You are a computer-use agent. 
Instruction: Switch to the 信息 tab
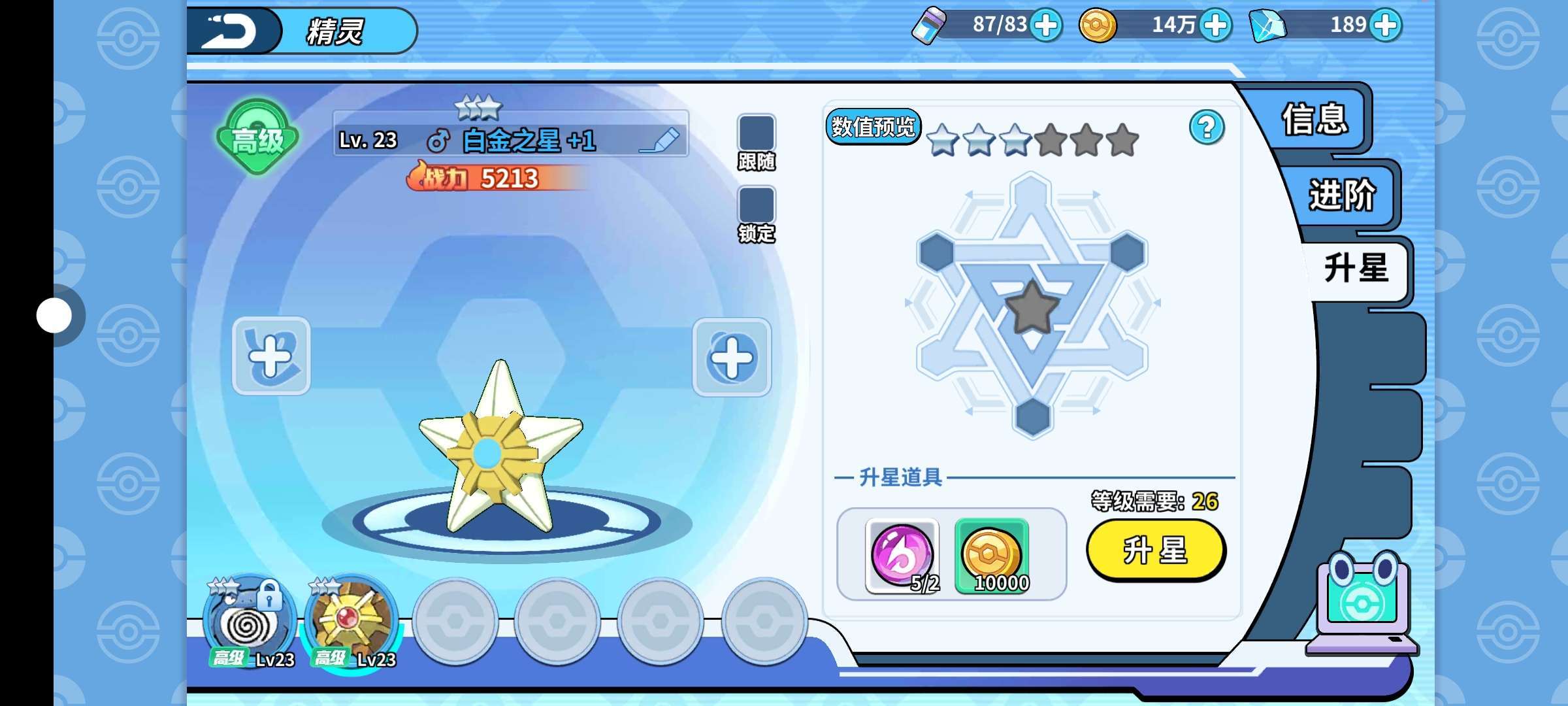[1315, 119]
